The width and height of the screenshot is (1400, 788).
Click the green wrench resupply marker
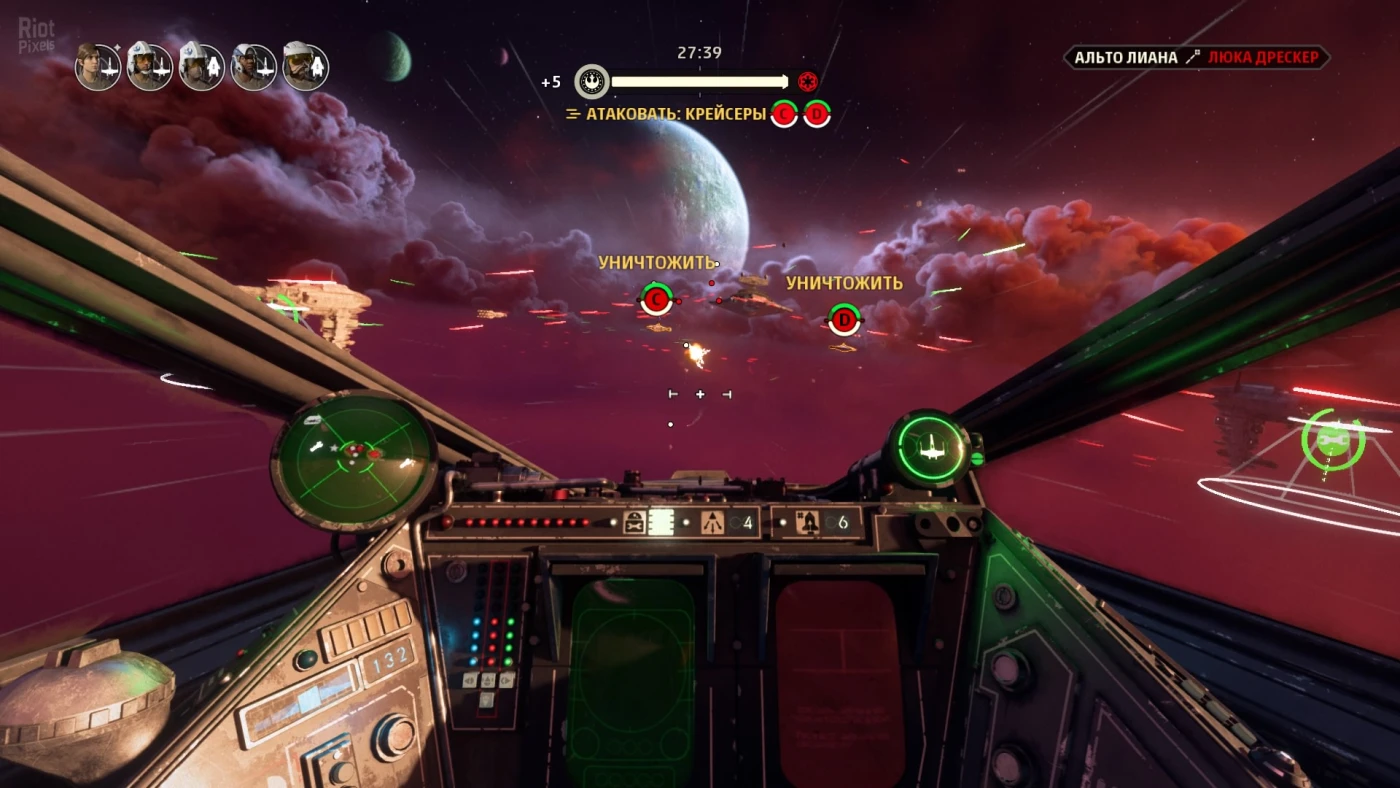point(1332,440)
